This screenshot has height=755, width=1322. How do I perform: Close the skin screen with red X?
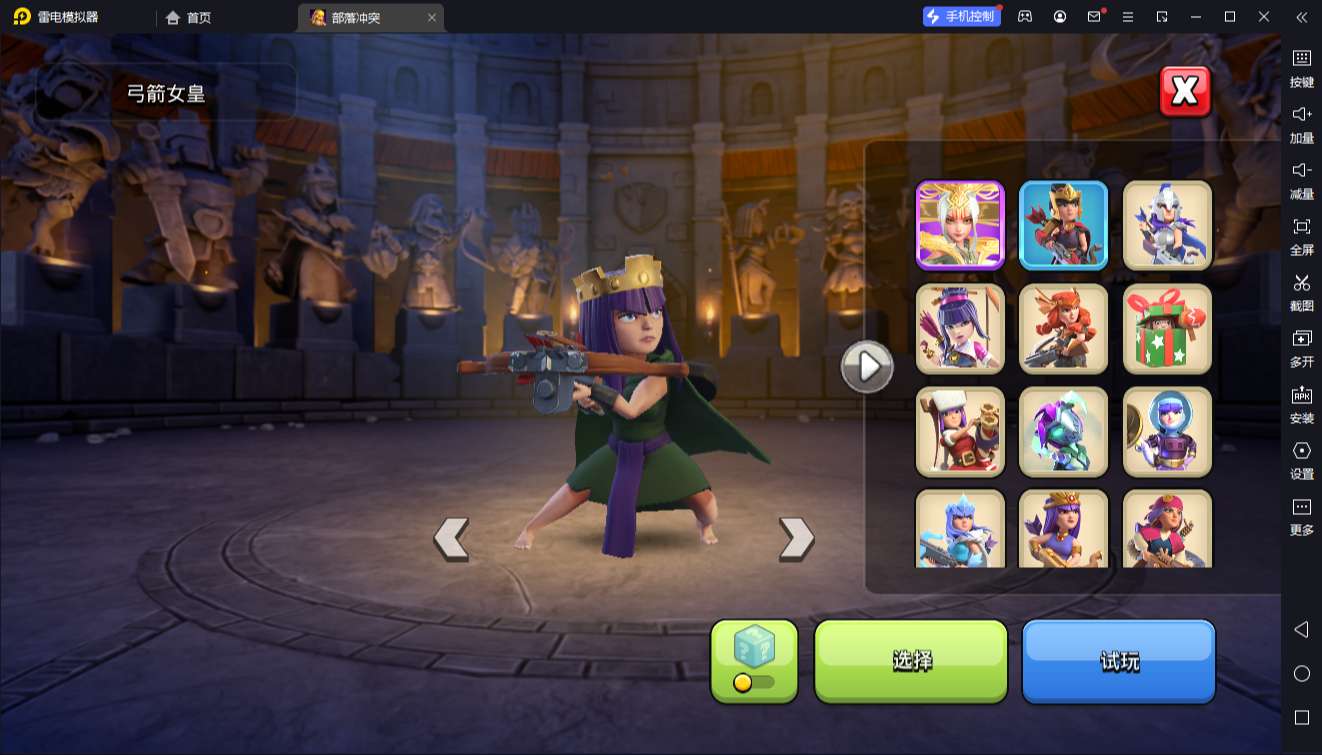pos(1185,92)
